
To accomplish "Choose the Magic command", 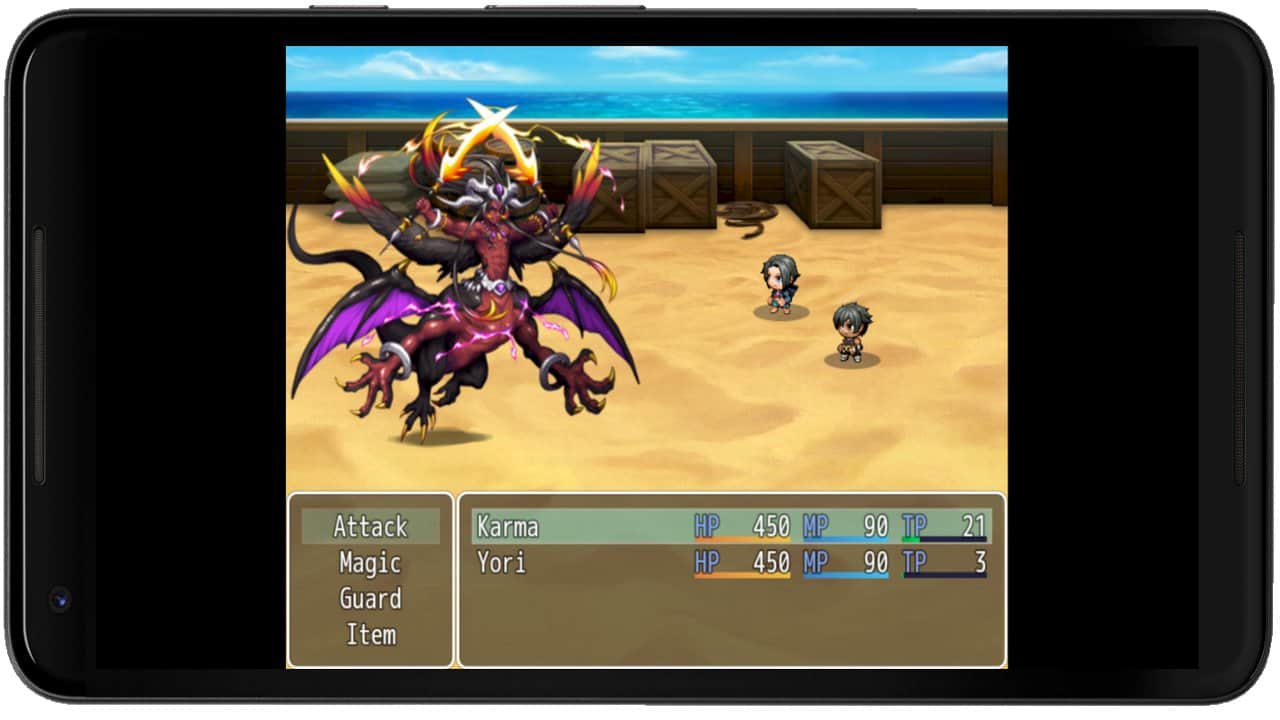I will 370,563.
